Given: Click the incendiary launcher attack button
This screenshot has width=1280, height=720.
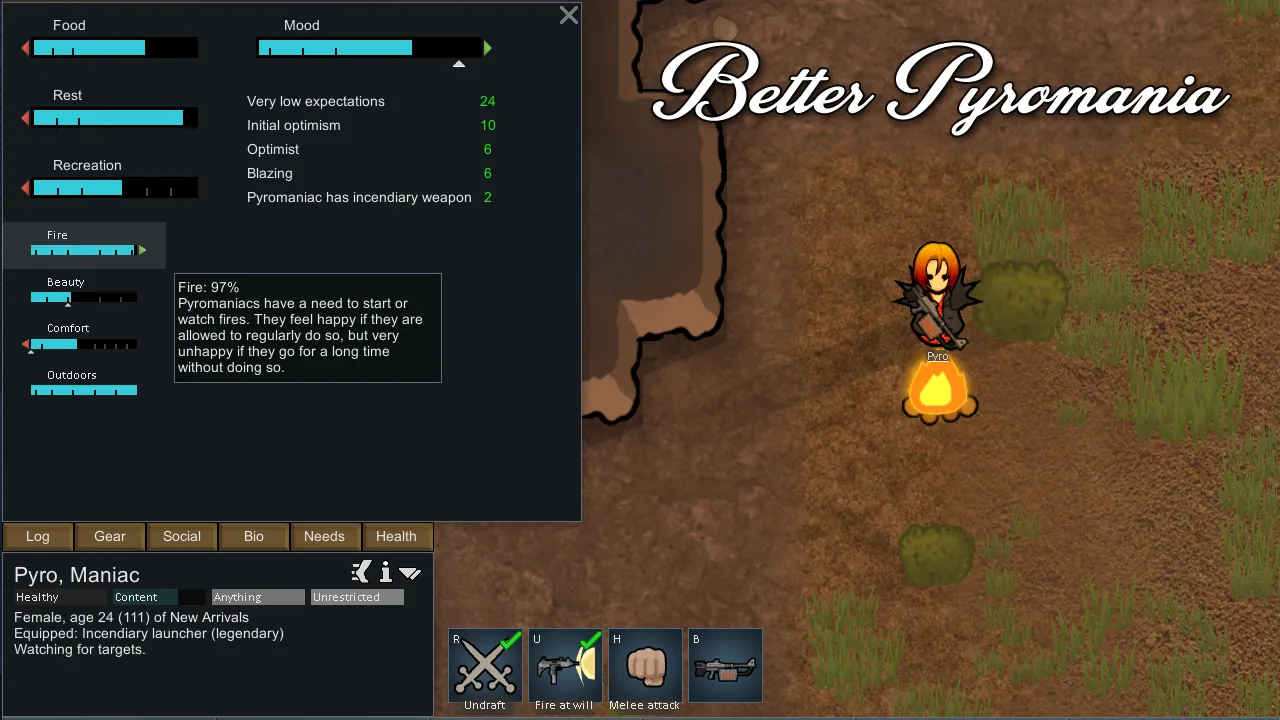Looking at the screenshot, I should tap(725, 665).
